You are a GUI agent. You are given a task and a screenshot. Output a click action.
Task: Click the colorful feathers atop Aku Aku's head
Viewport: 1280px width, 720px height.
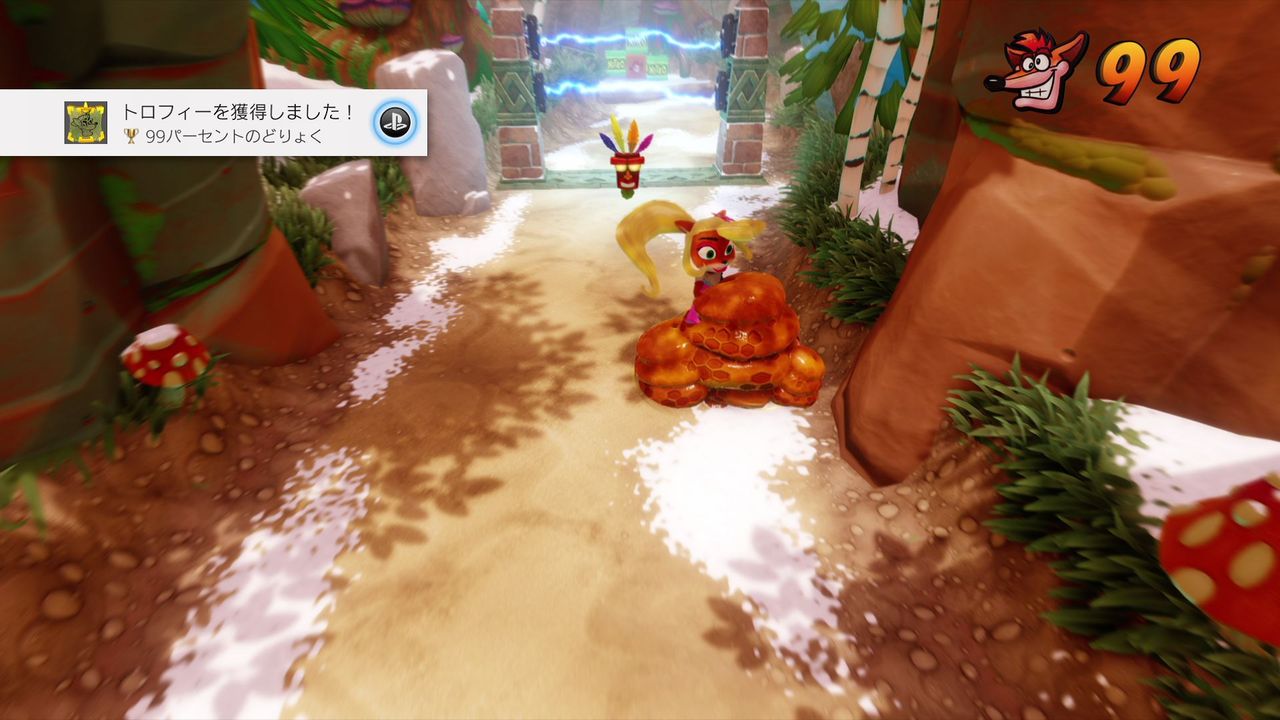coord(626,137)
